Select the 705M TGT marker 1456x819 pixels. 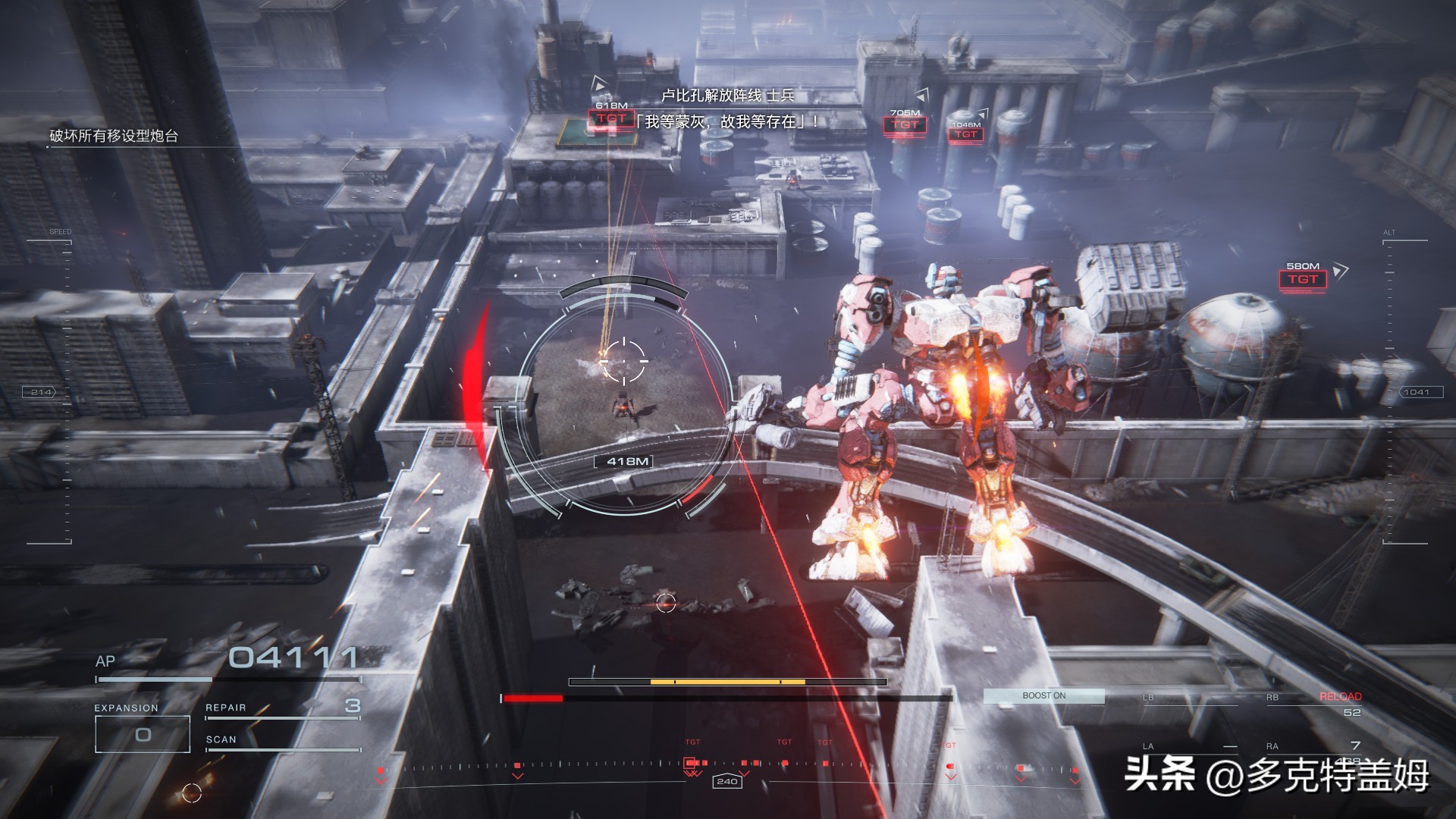(x=905, y=124)
